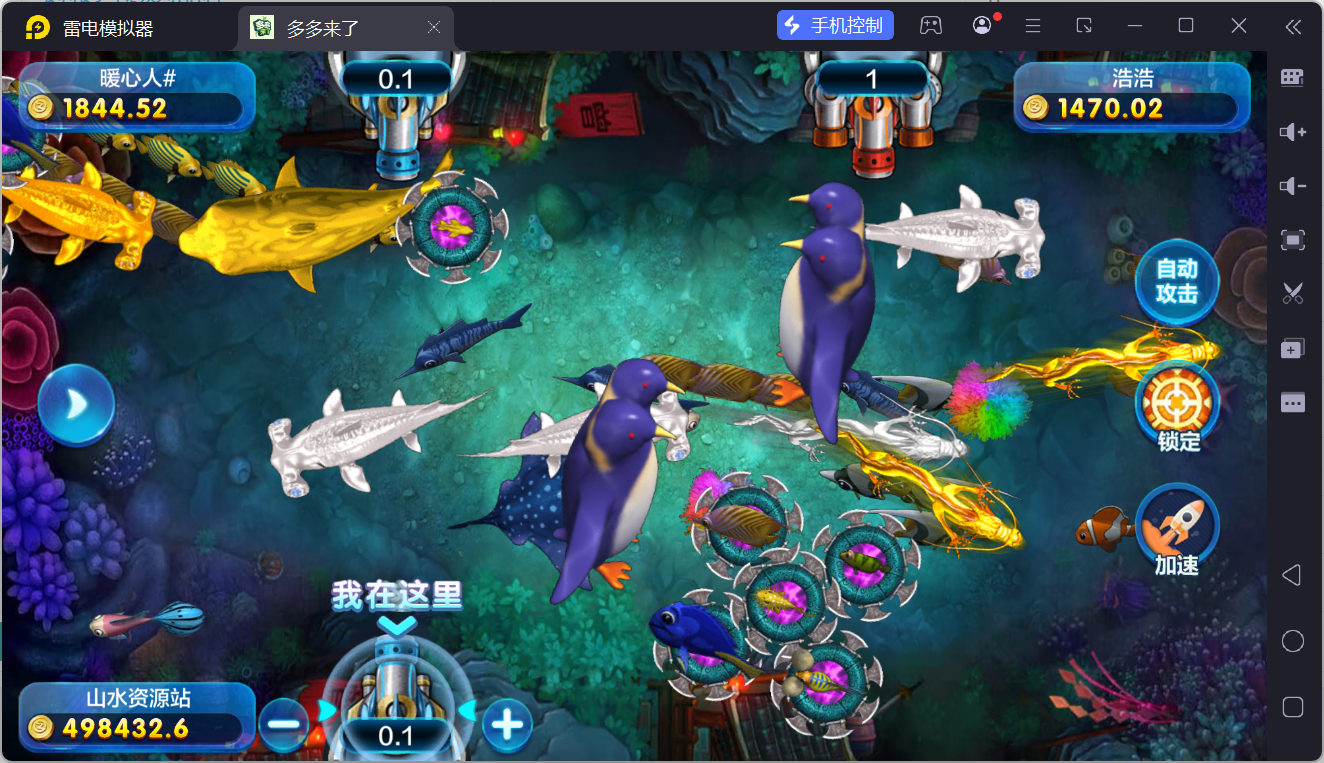Increase emulator volume with volume-up icon
The width and height of the screenshot is (1324, 763).
pyautogui.click(x=1292, y=131)
